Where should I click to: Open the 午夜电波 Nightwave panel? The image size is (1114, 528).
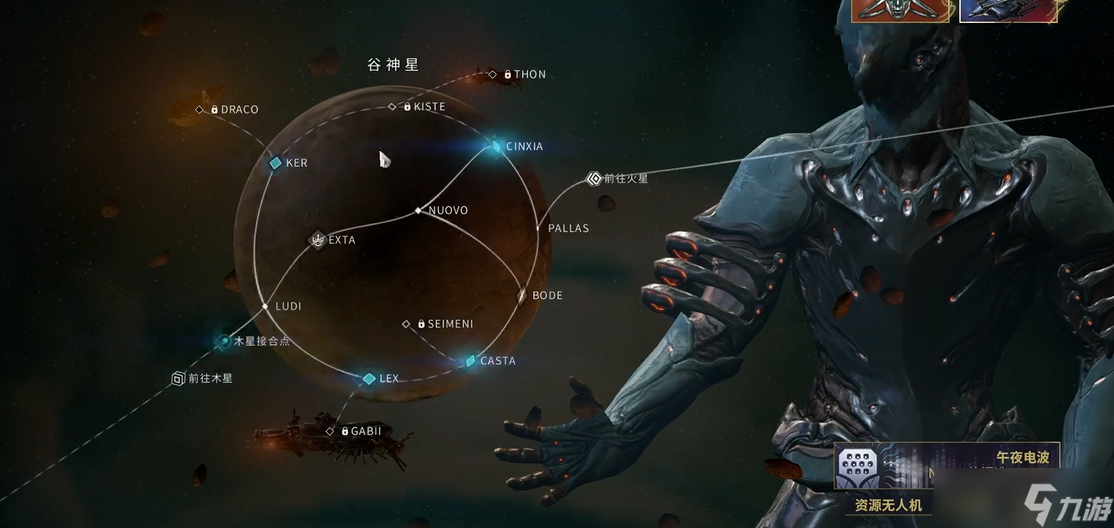(1020, 458)
